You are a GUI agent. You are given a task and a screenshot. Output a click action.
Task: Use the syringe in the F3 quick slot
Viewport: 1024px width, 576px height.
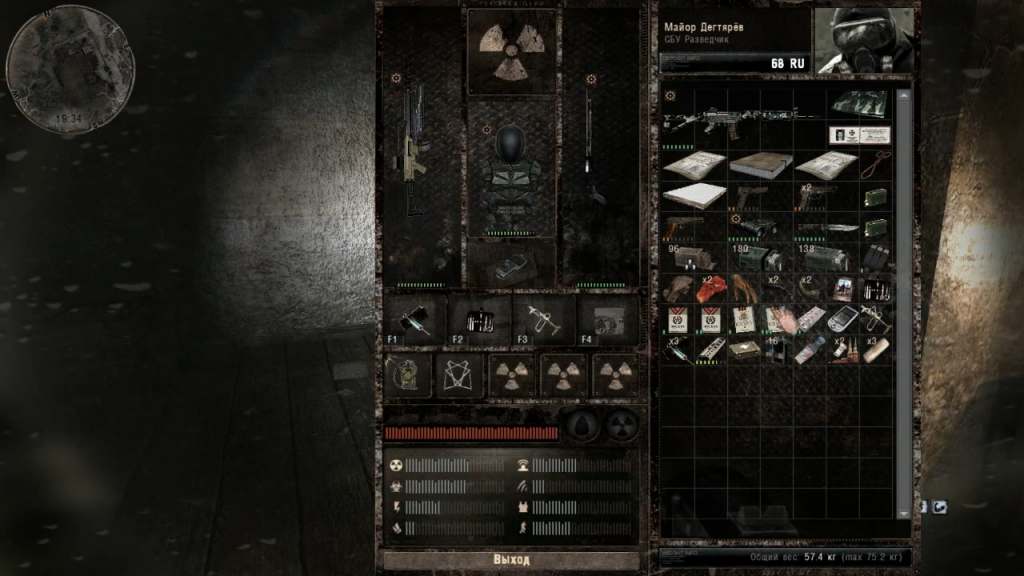coord(543,320)
